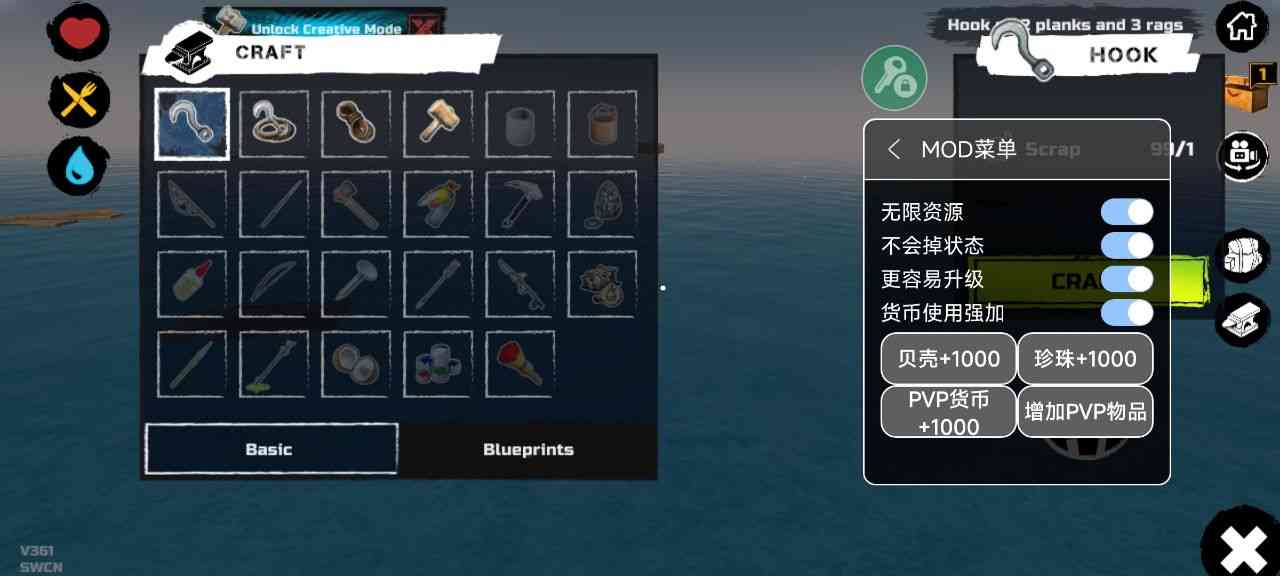Click the green key lock icon
Image resolution: width=1280 pixels, height=576 pixels.
click(x=894, y=78)
